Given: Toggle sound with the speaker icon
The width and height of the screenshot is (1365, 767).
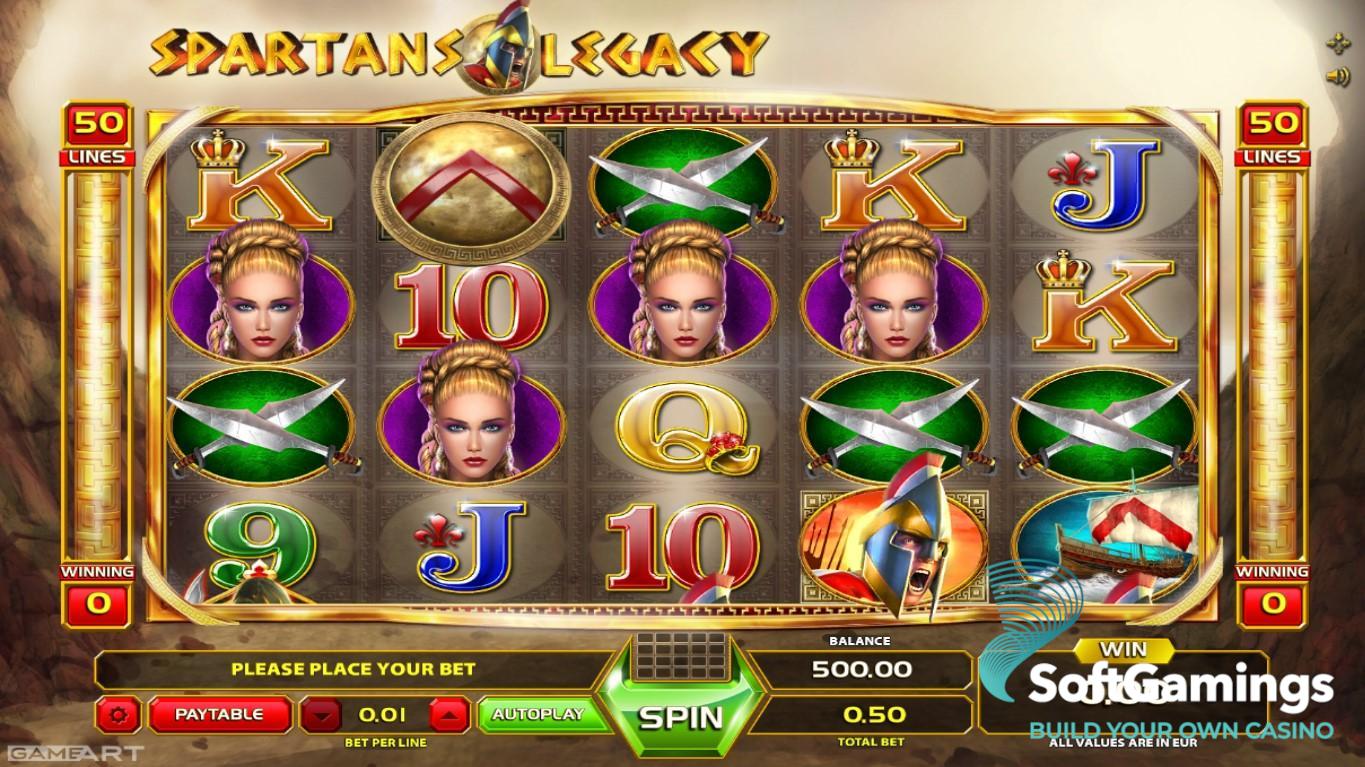Looking at the screenshot, I should pyautogui.click(x=1336, y=76).
